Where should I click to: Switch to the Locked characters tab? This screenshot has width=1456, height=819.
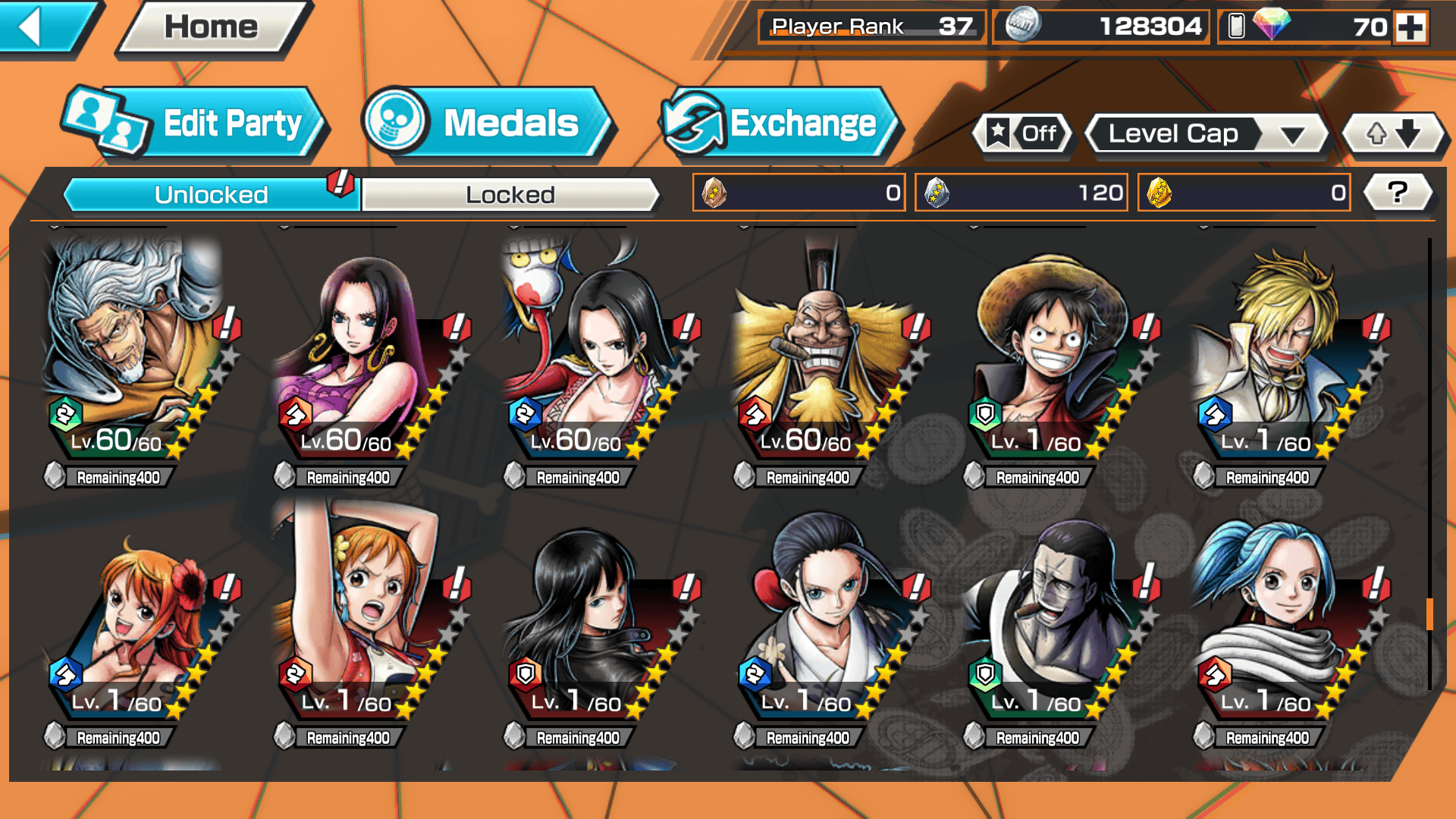click(510, 195)
